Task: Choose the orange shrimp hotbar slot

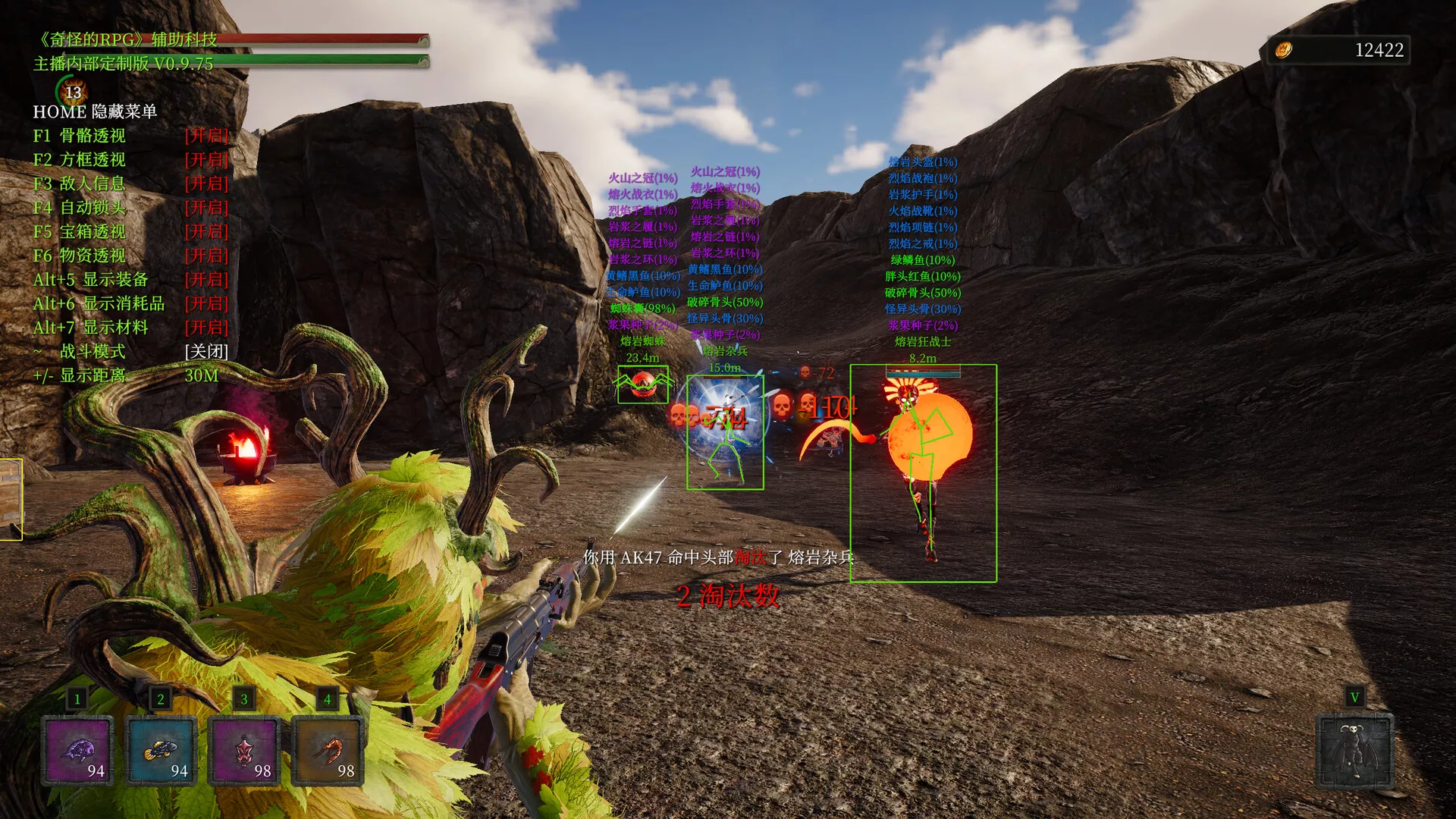Action: click(x=328, y=751)
